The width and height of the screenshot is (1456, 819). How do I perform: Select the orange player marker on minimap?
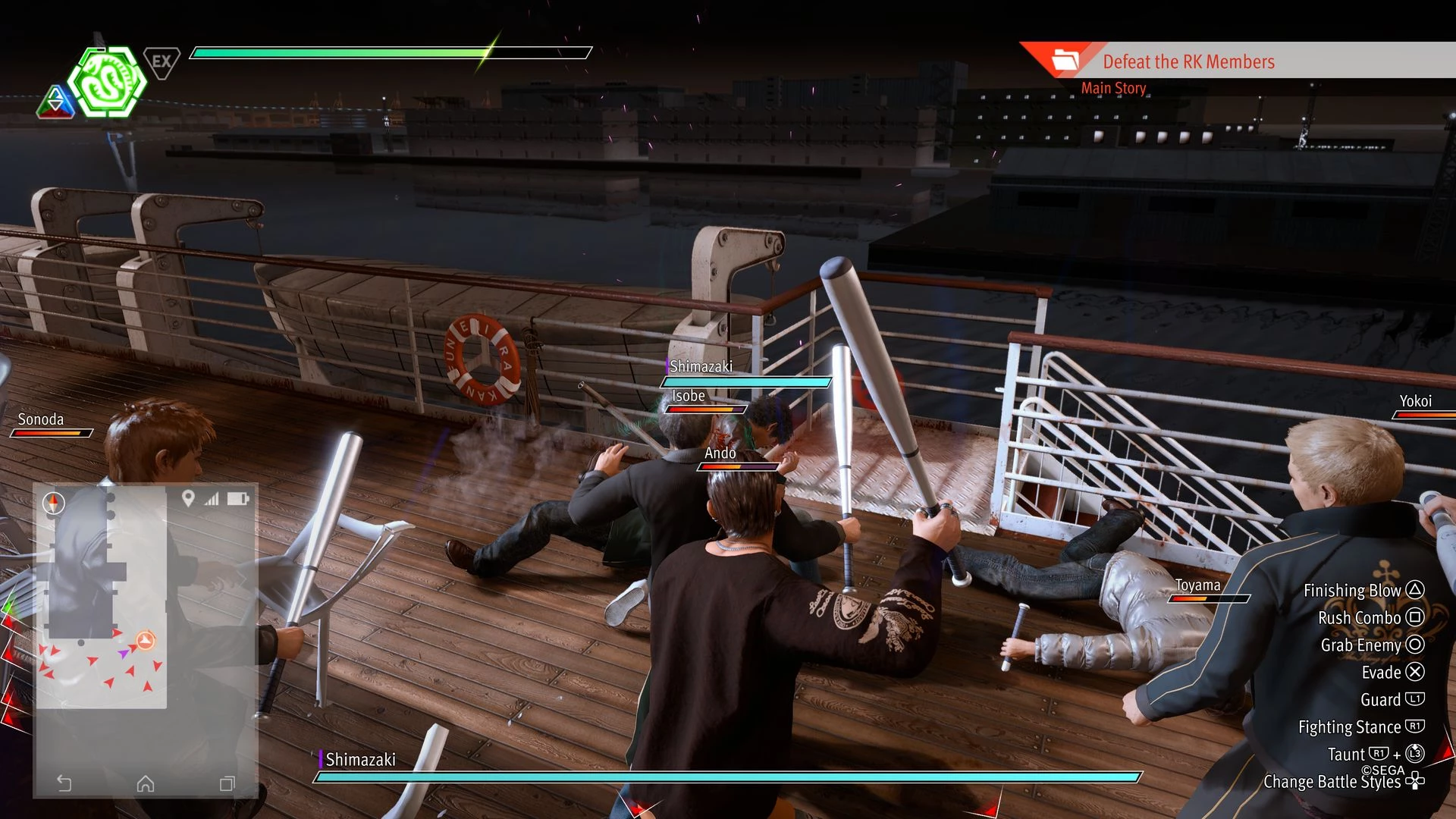[x=146, y=641]
